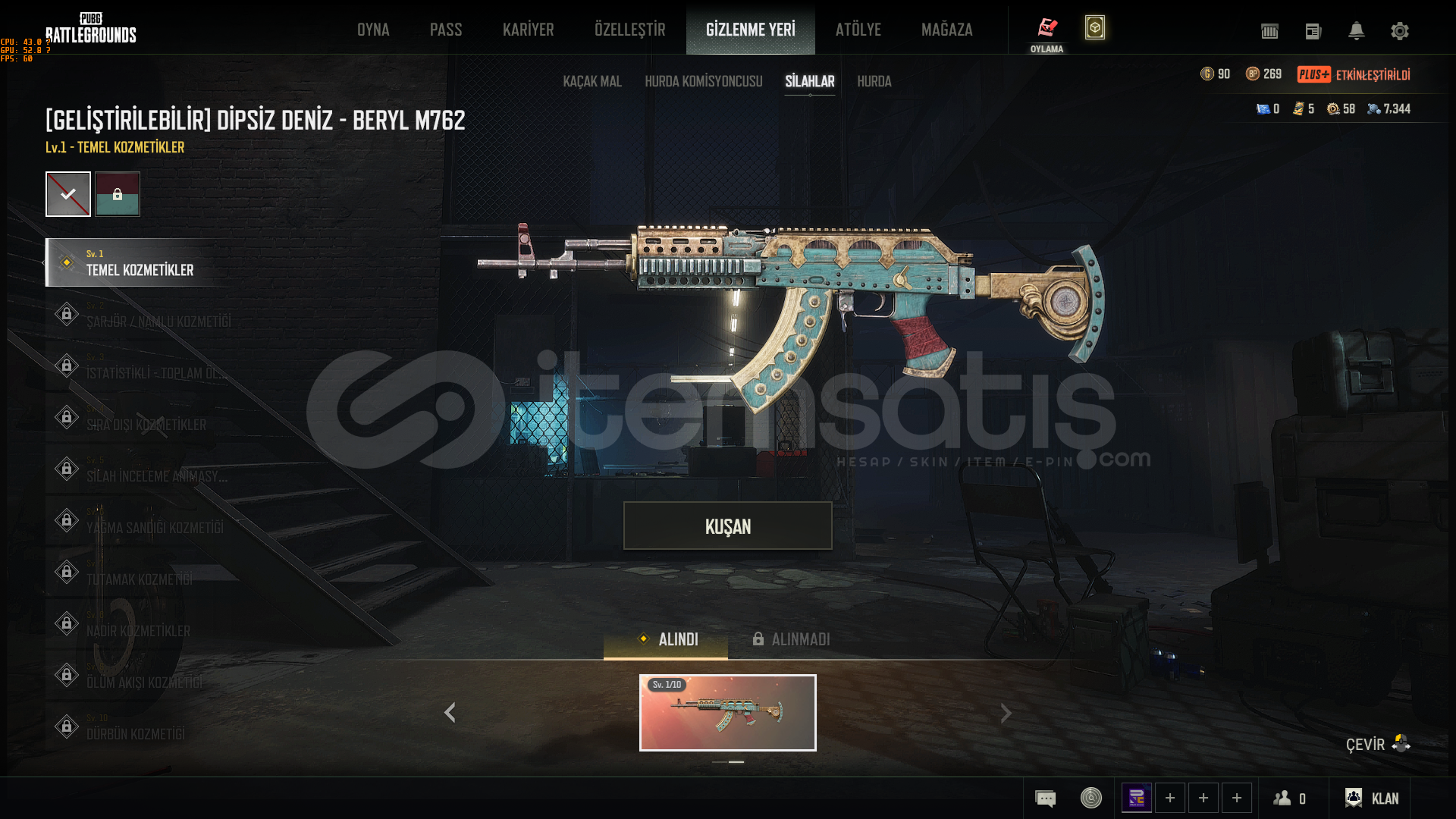Open the notifications bell

[x=1357, y=31]
